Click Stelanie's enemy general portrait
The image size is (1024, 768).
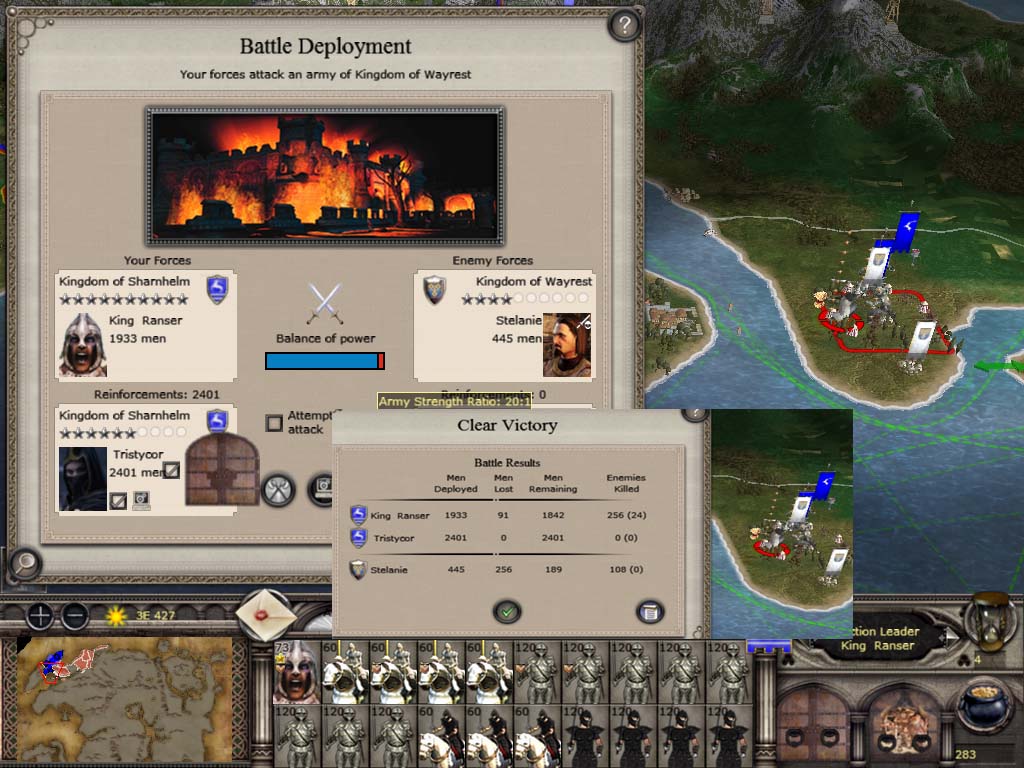(567, 345)
